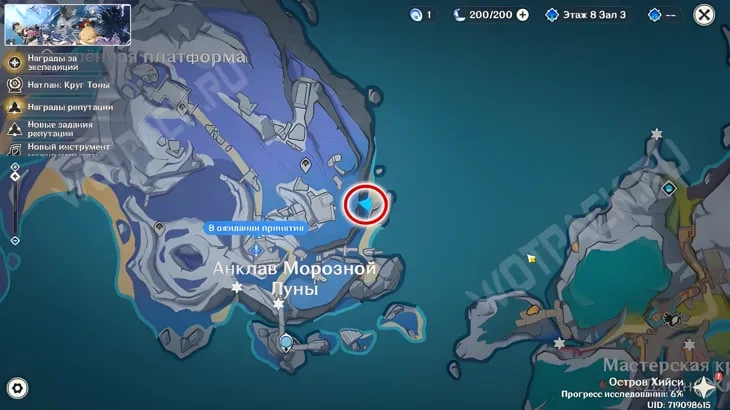Screen dimensions: 730x410
Task: Open "Новые задания репутации" entry
Action: 58,128
